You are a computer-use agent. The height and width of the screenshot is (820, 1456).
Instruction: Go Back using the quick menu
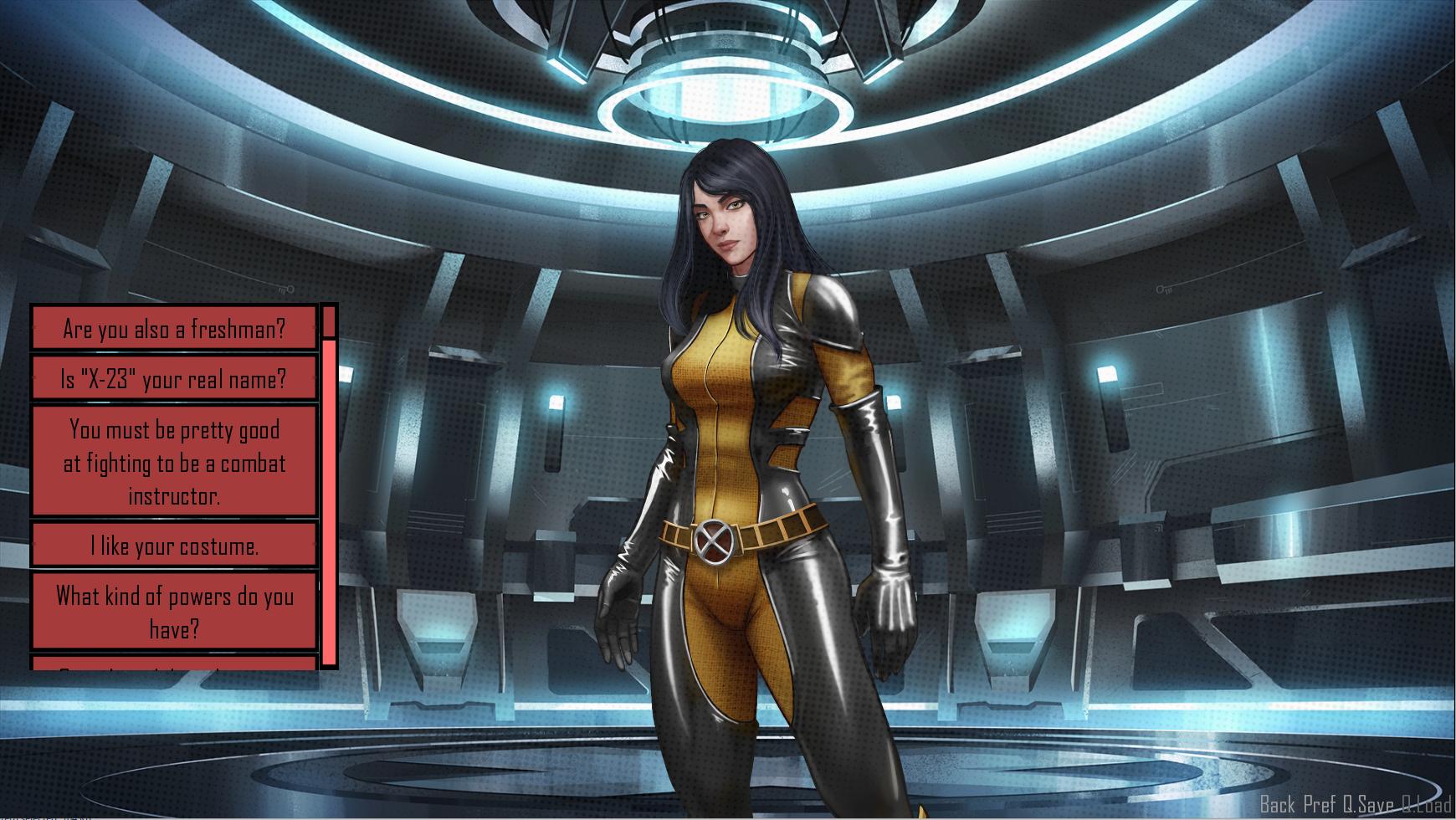[1278, 805]
